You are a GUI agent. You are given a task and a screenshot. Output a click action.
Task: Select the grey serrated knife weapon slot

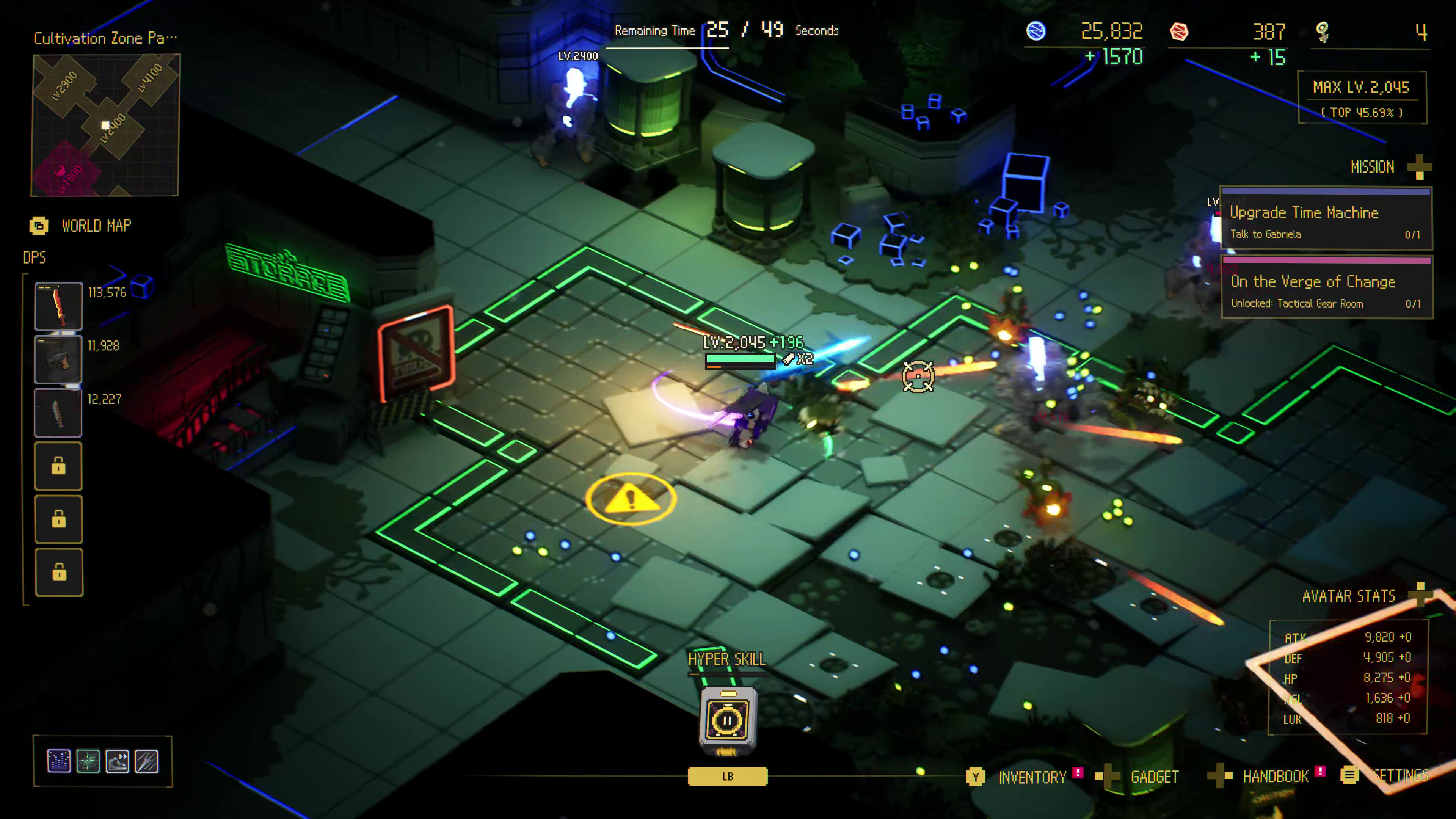pyautogui.click(x=58, y=413)
